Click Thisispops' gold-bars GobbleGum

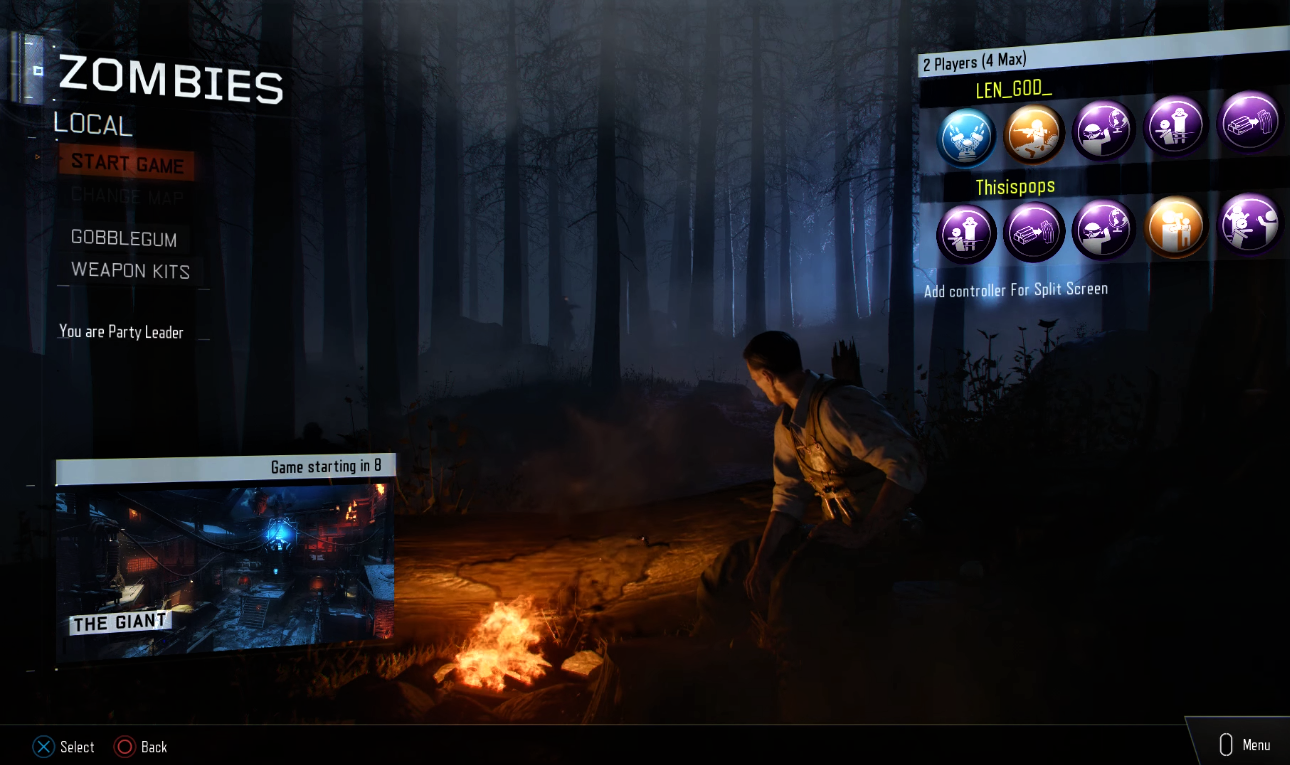coord(1034,231)
